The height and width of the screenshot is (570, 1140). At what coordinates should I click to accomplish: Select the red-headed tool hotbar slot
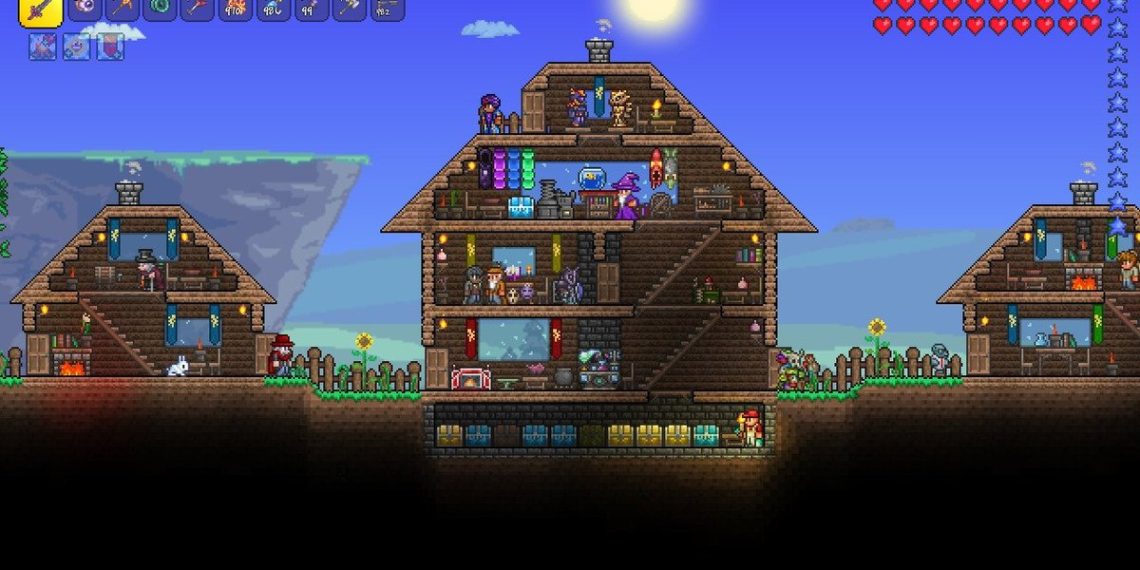pyautogui.click(x=198, y=8)
